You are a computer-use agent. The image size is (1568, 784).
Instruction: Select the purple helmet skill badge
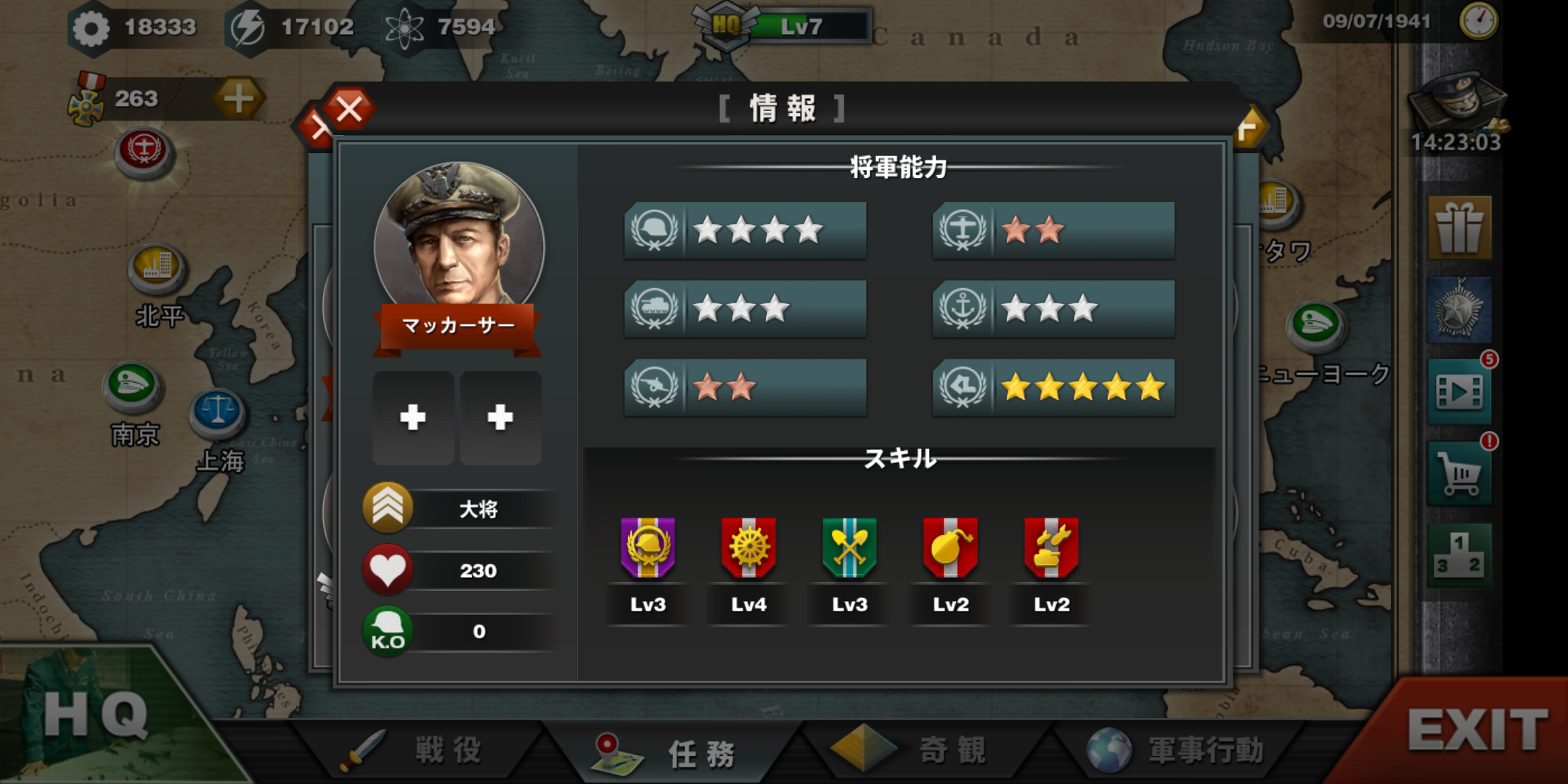[x=648, y=549]
